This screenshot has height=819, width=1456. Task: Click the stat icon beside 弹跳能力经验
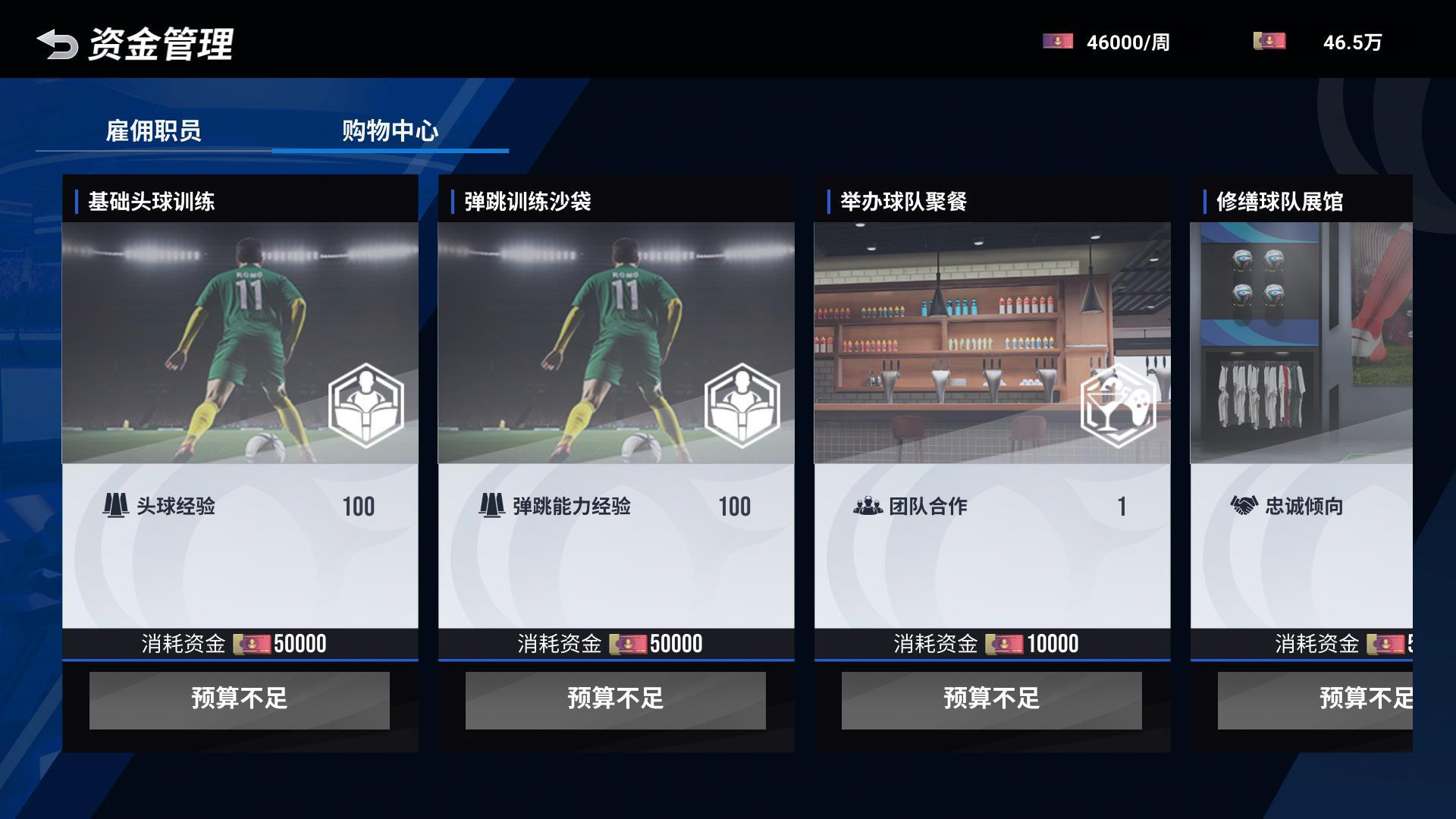(x=491, y=507)
